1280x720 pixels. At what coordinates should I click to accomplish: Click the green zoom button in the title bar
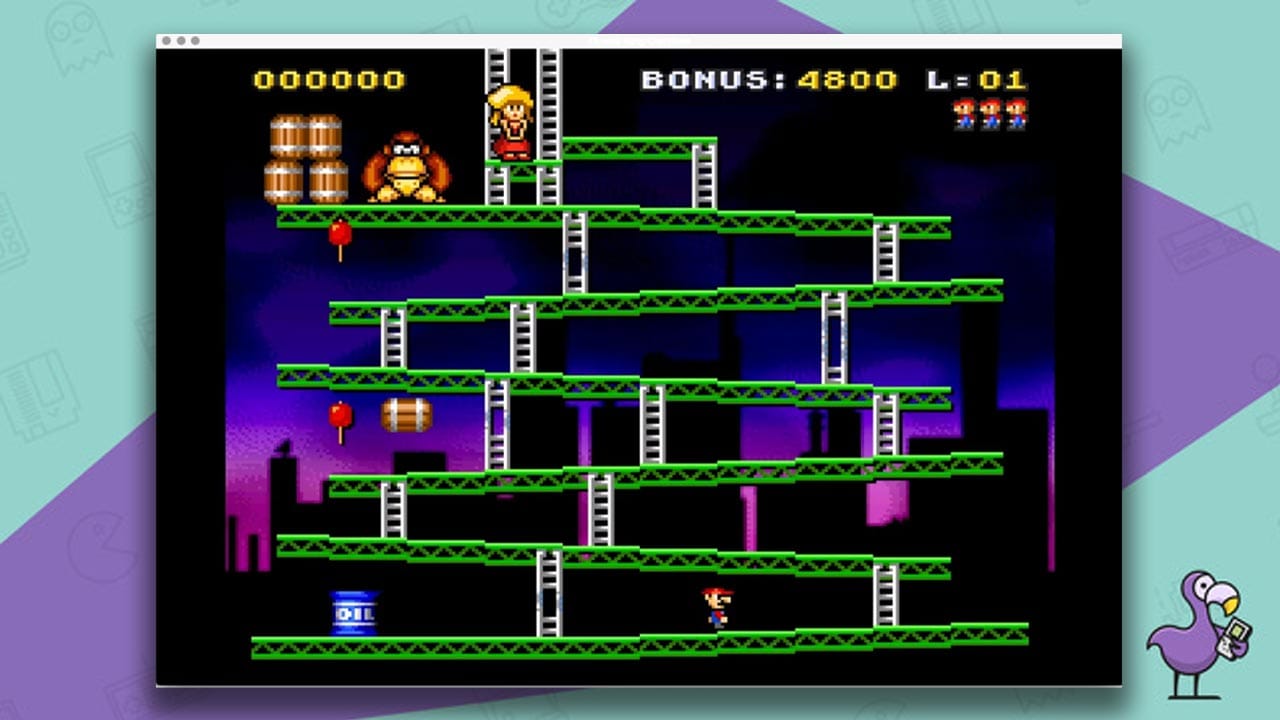[195, 41]
